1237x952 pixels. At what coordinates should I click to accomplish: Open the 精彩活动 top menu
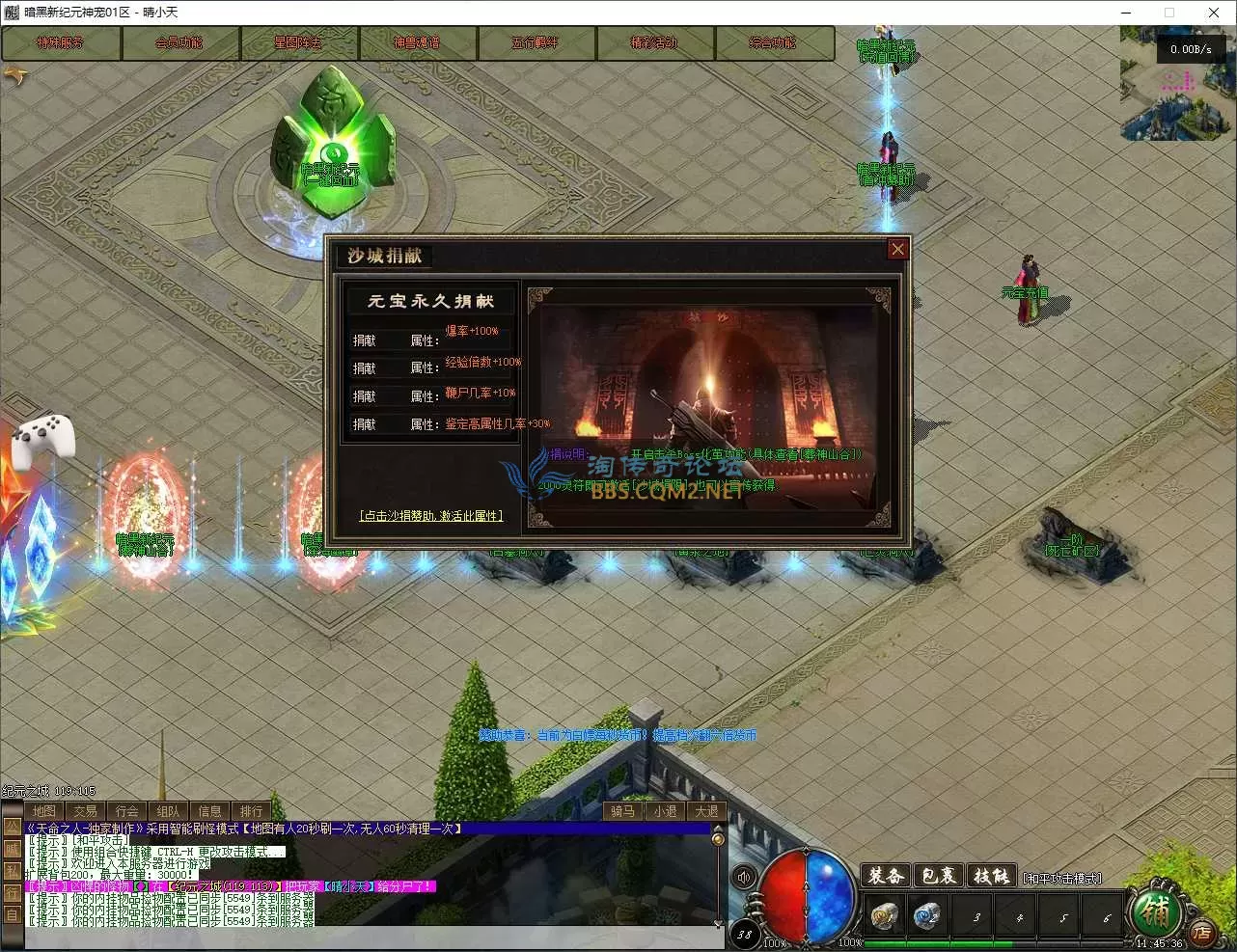(654, 43)
